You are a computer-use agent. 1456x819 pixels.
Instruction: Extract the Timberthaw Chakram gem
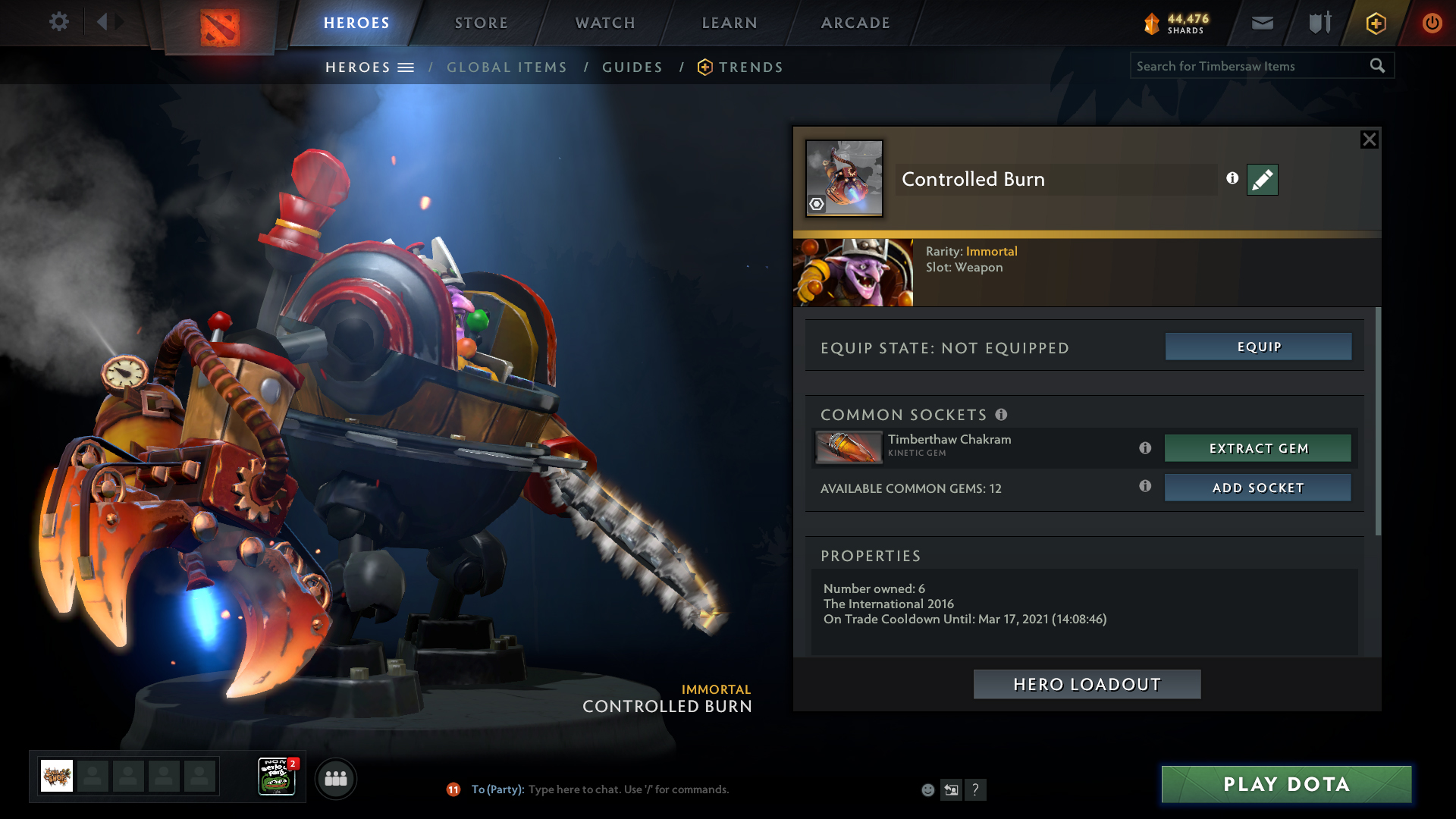pyautogui.click(x=1257, y=448)
